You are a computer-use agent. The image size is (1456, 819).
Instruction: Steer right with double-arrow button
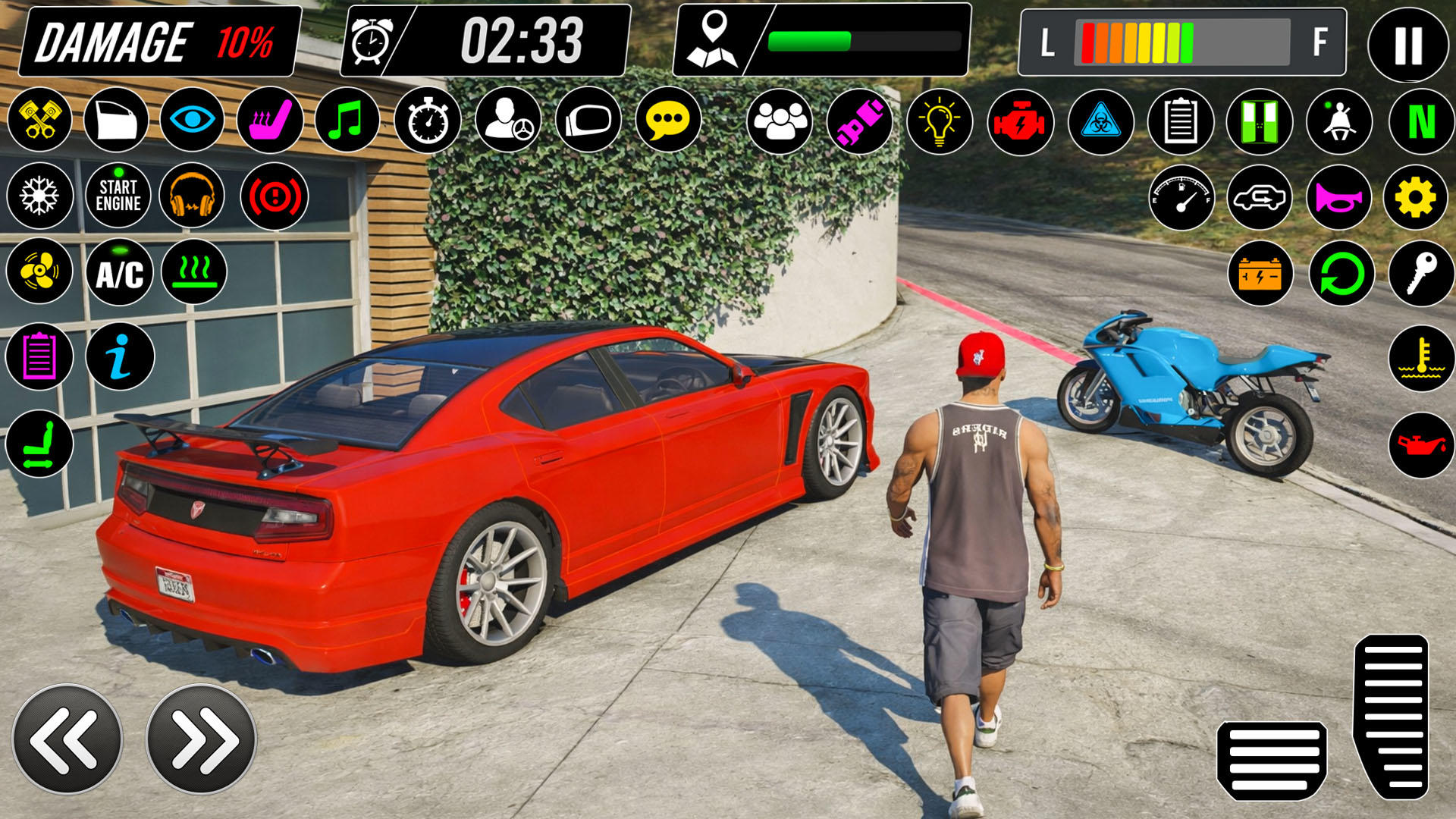tap(201, 739)
